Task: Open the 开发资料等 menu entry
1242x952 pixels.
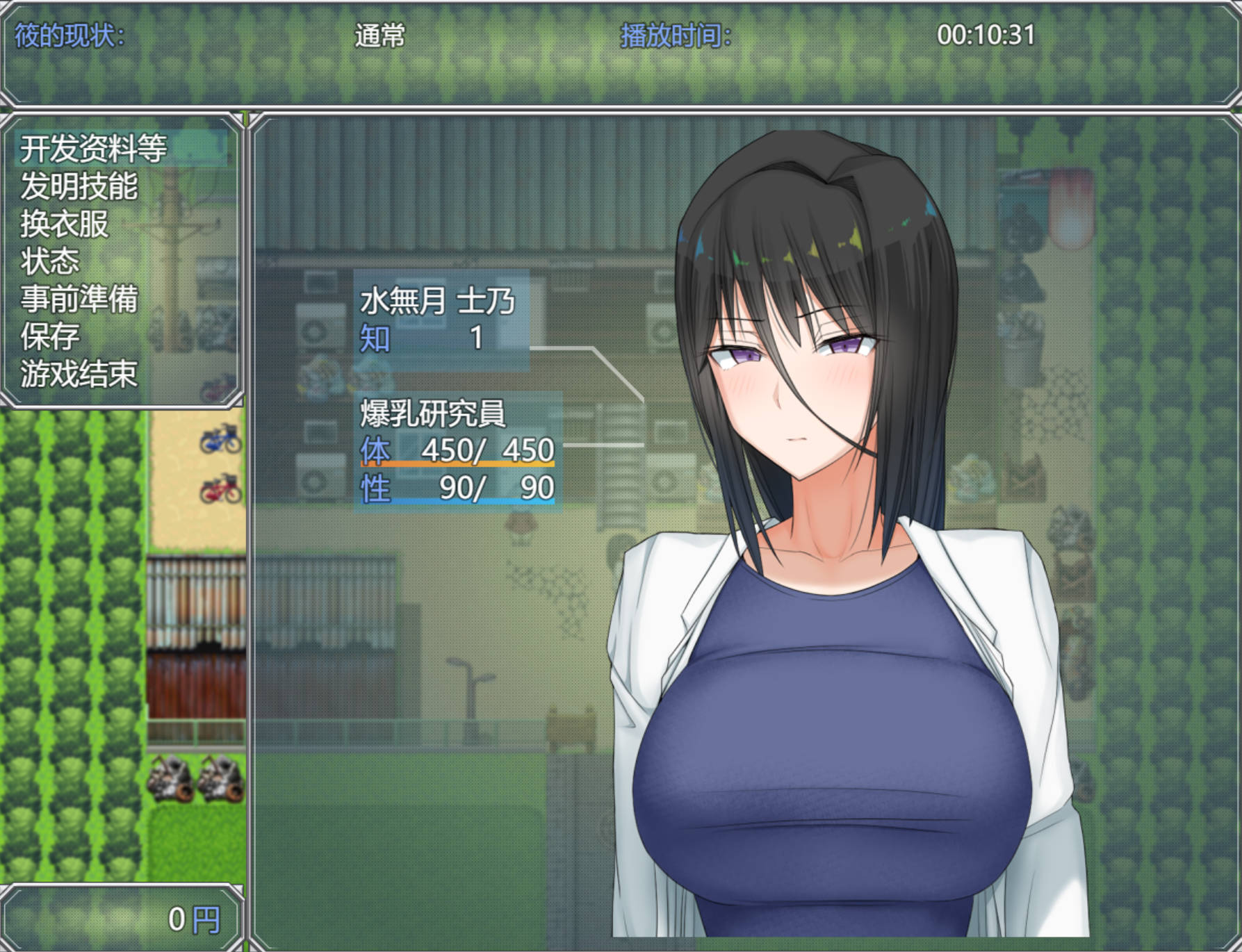Action: [94, 148]
